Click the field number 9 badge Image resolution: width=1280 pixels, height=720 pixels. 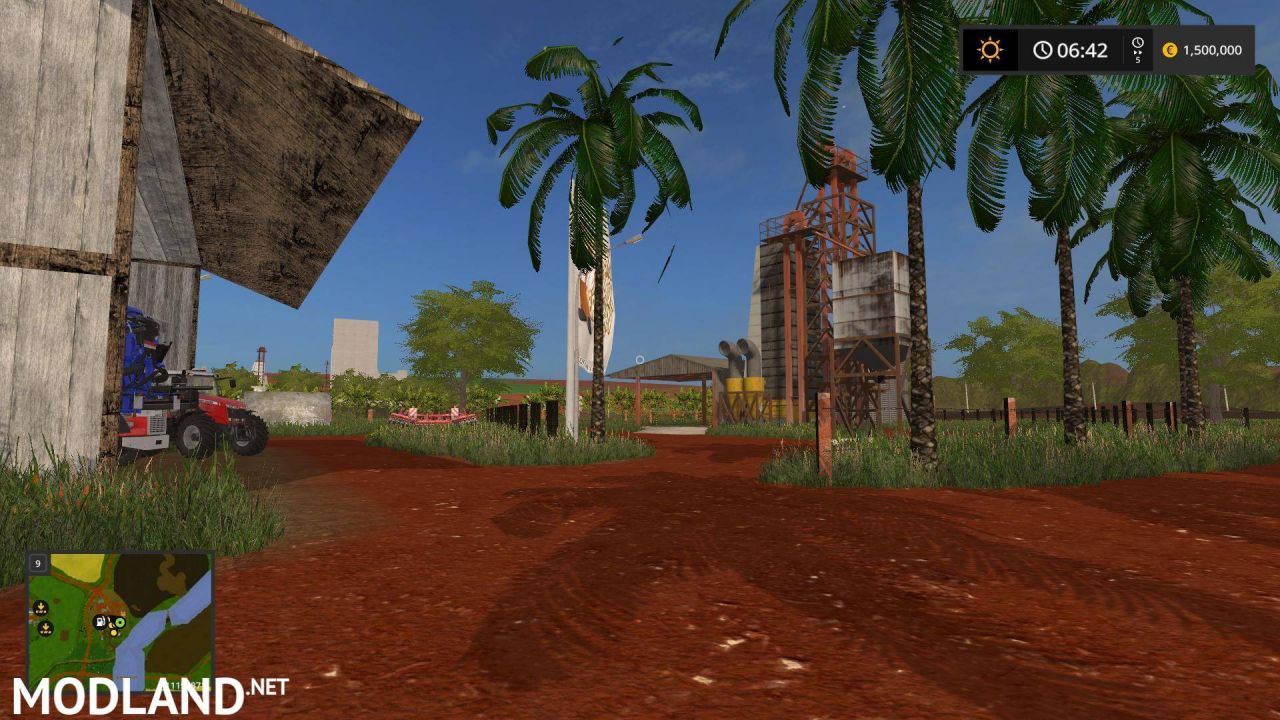pyautogui.click(x=38, y=563)
